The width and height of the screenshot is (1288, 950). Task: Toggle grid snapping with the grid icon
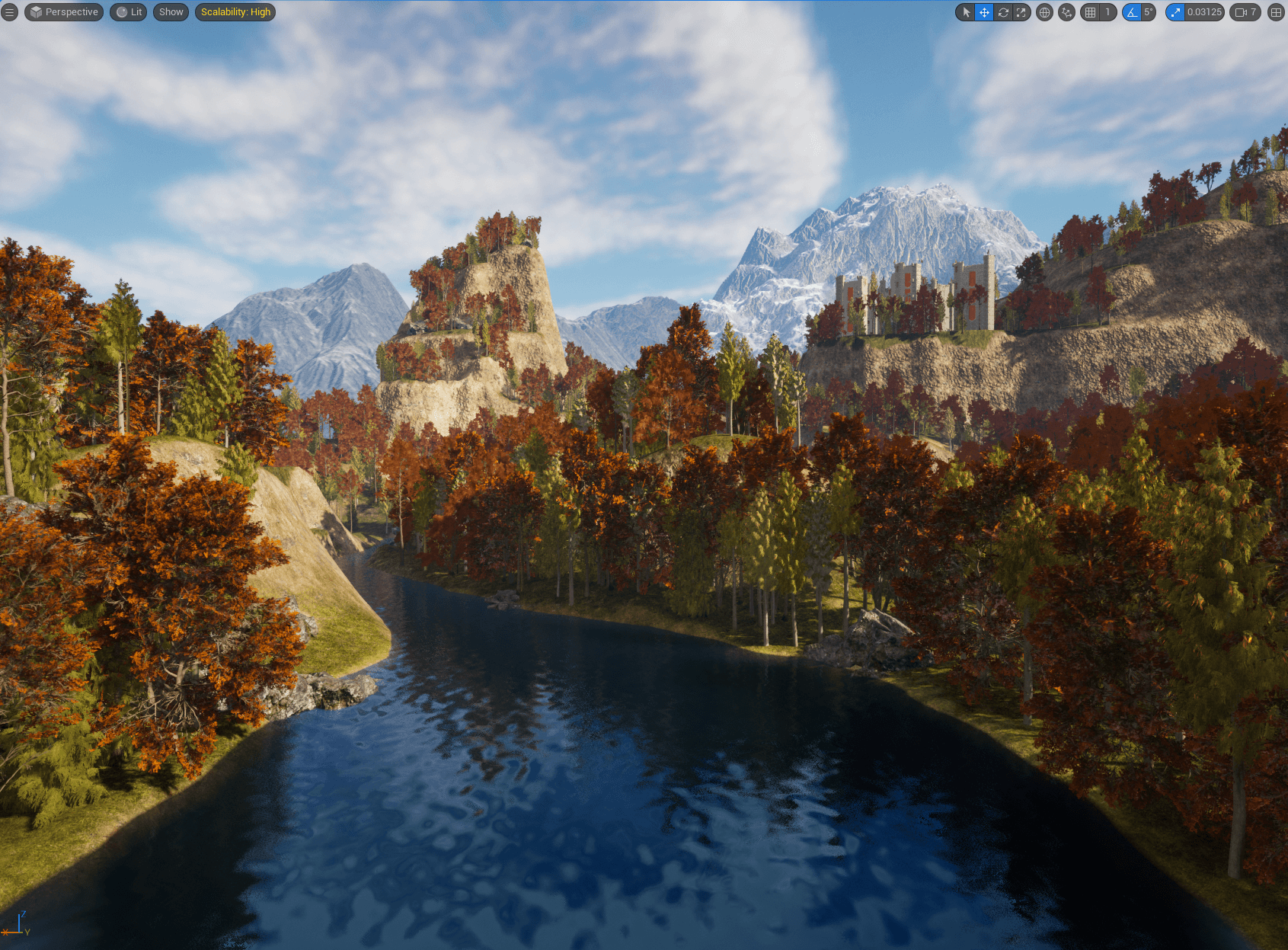(1091, 12)
